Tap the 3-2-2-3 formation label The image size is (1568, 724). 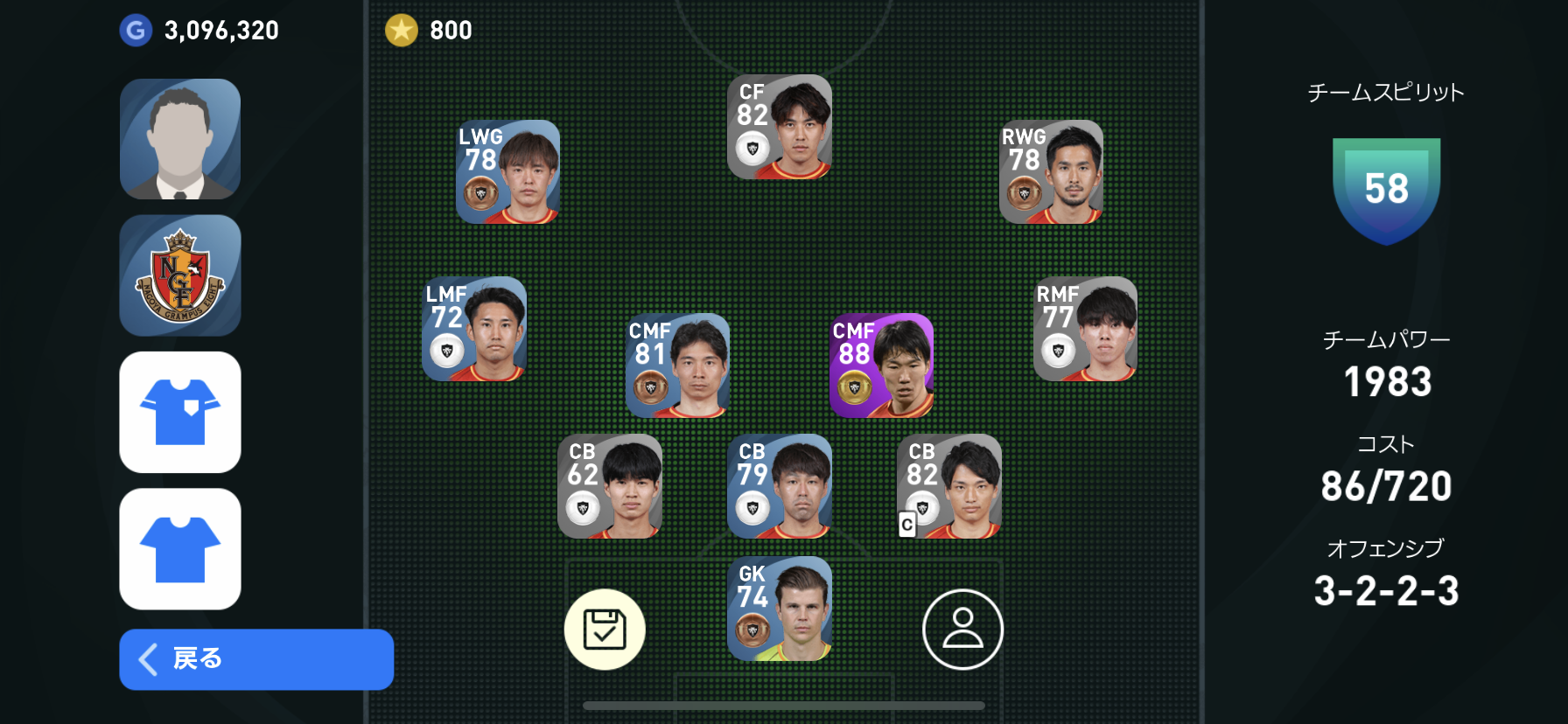coord(1386,591)
